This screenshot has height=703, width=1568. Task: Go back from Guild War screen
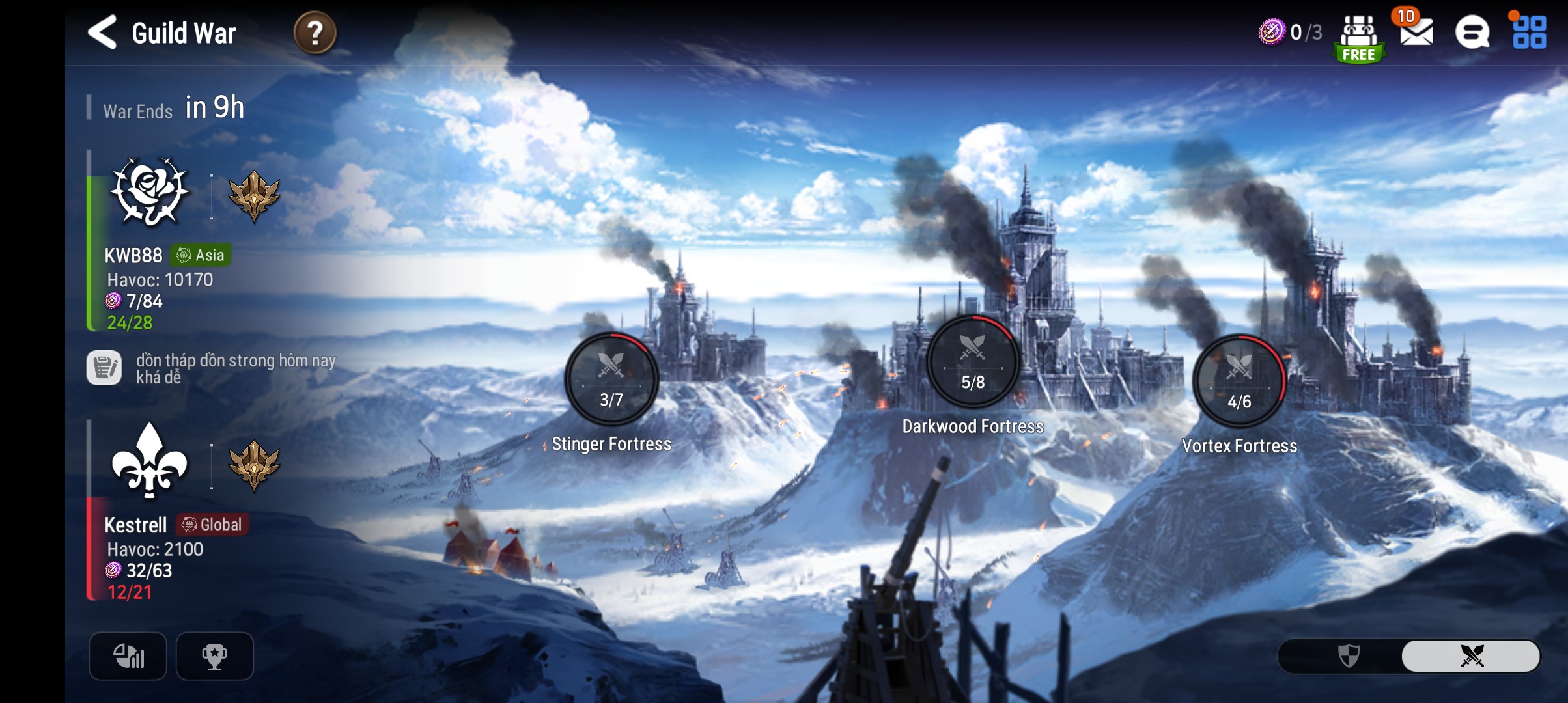[103, 33]
